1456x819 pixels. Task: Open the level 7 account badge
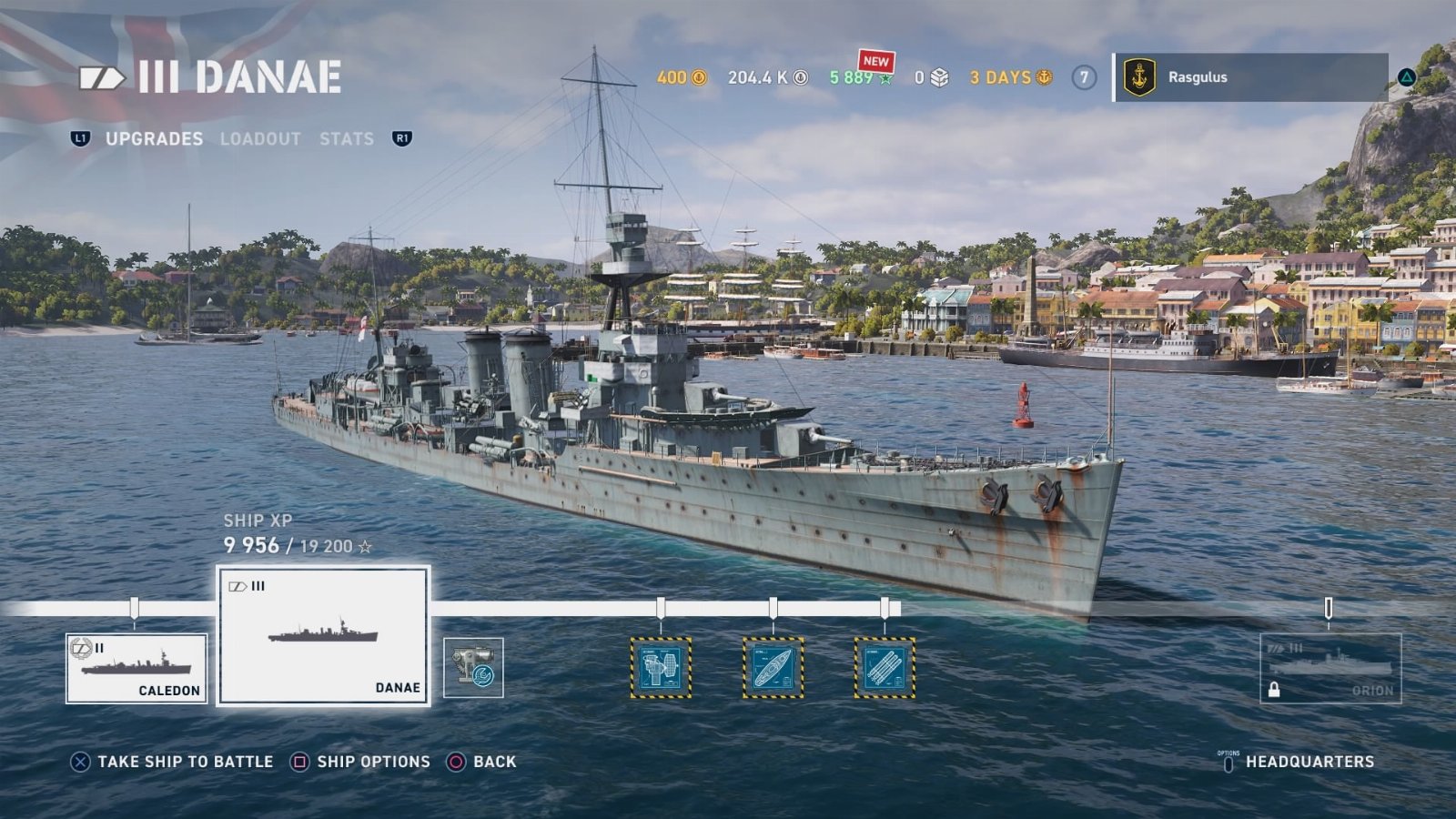pyautogui.click(x=1084, y=77)
